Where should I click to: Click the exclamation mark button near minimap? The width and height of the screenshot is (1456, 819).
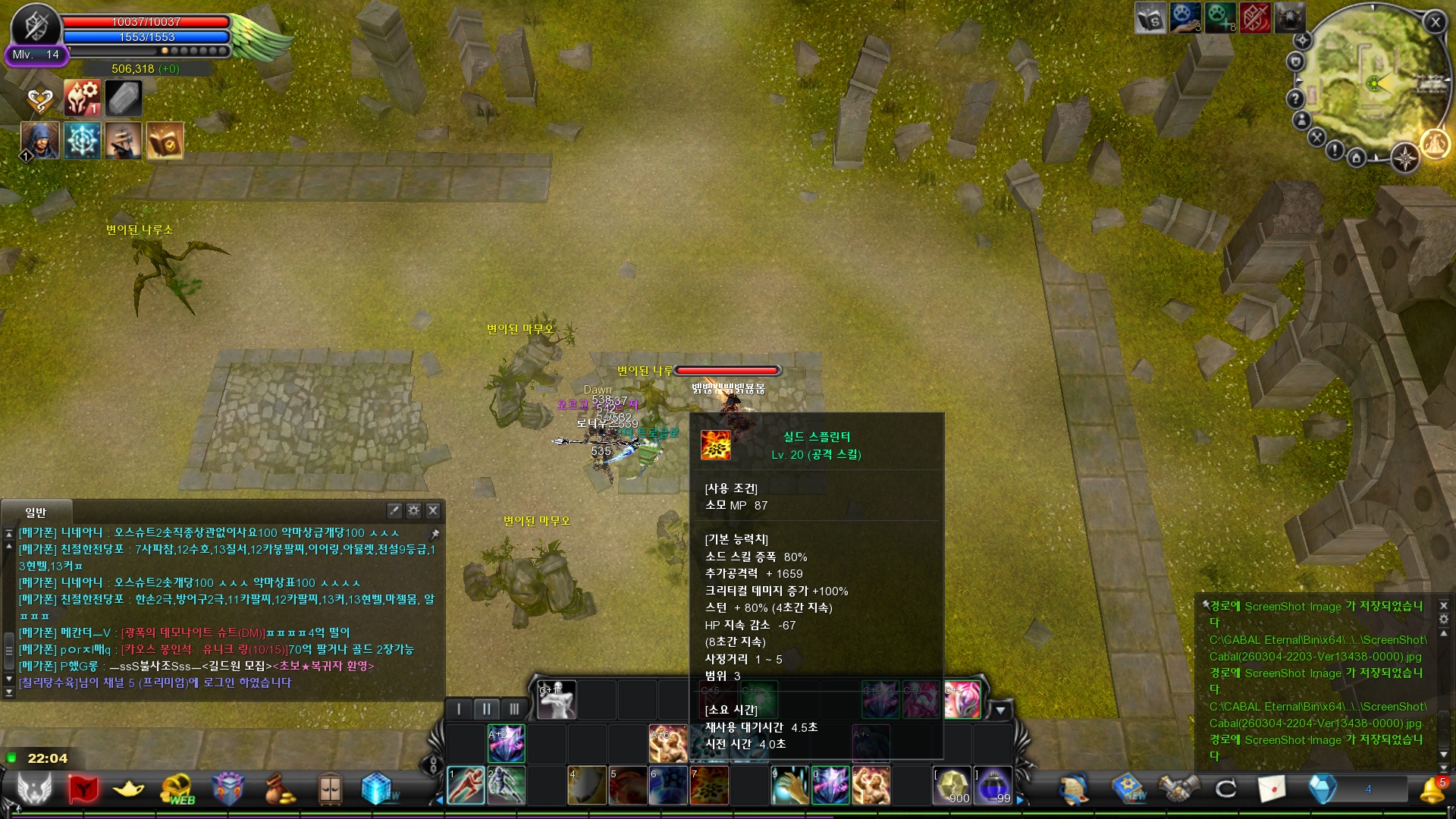pyautogui.click(x=1335, y=150)
